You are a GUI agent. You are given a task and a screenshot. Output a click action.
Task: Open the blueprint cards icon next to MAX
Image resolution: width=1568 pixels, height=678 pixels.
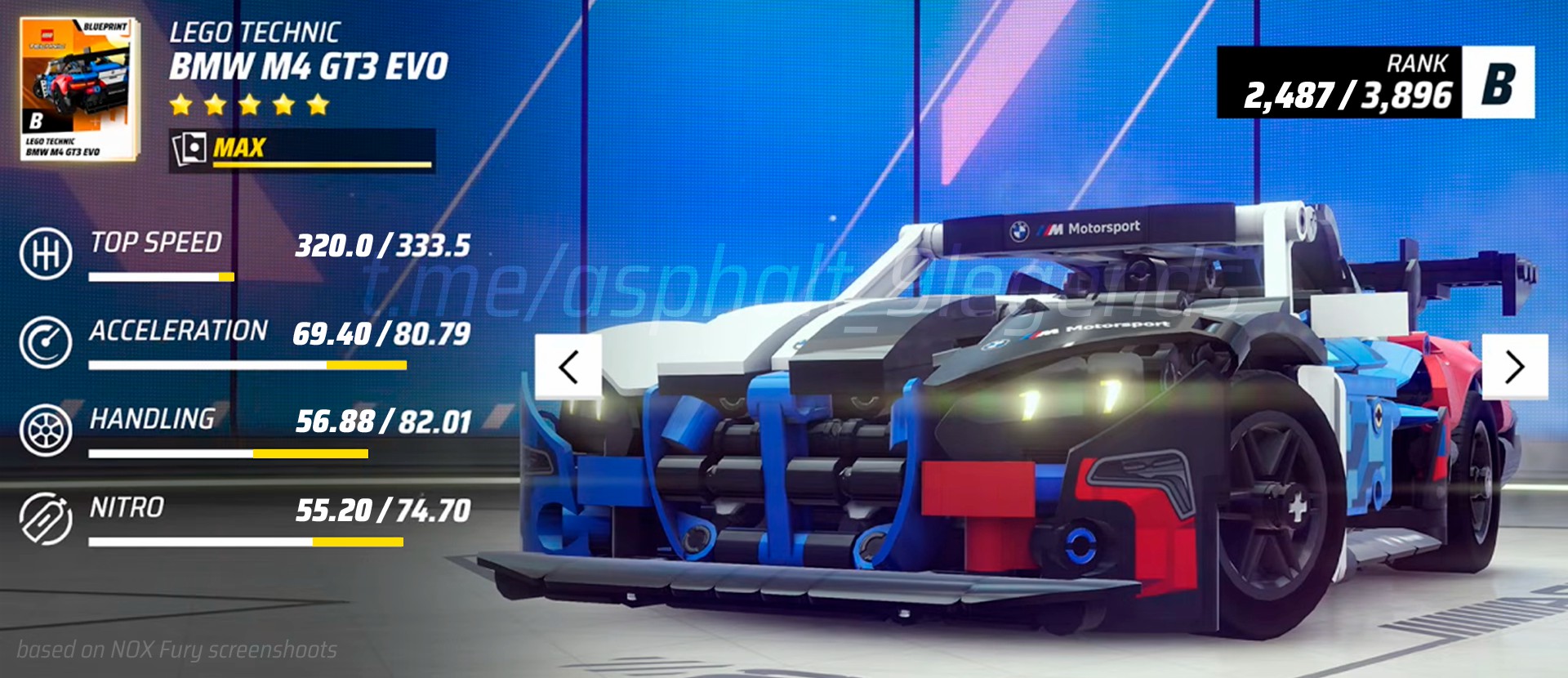[x=189, y=149]
